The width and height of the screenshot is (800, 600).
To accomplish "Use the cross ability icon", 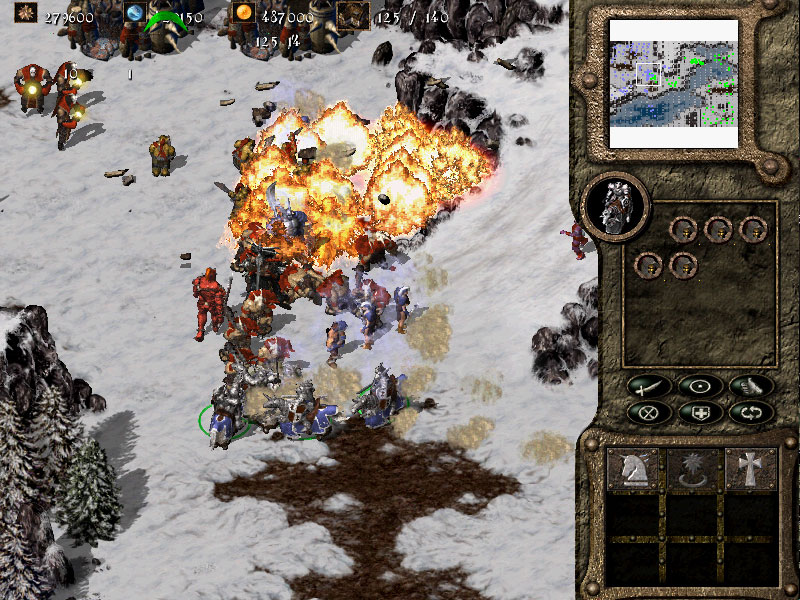I will click(751, 470).
